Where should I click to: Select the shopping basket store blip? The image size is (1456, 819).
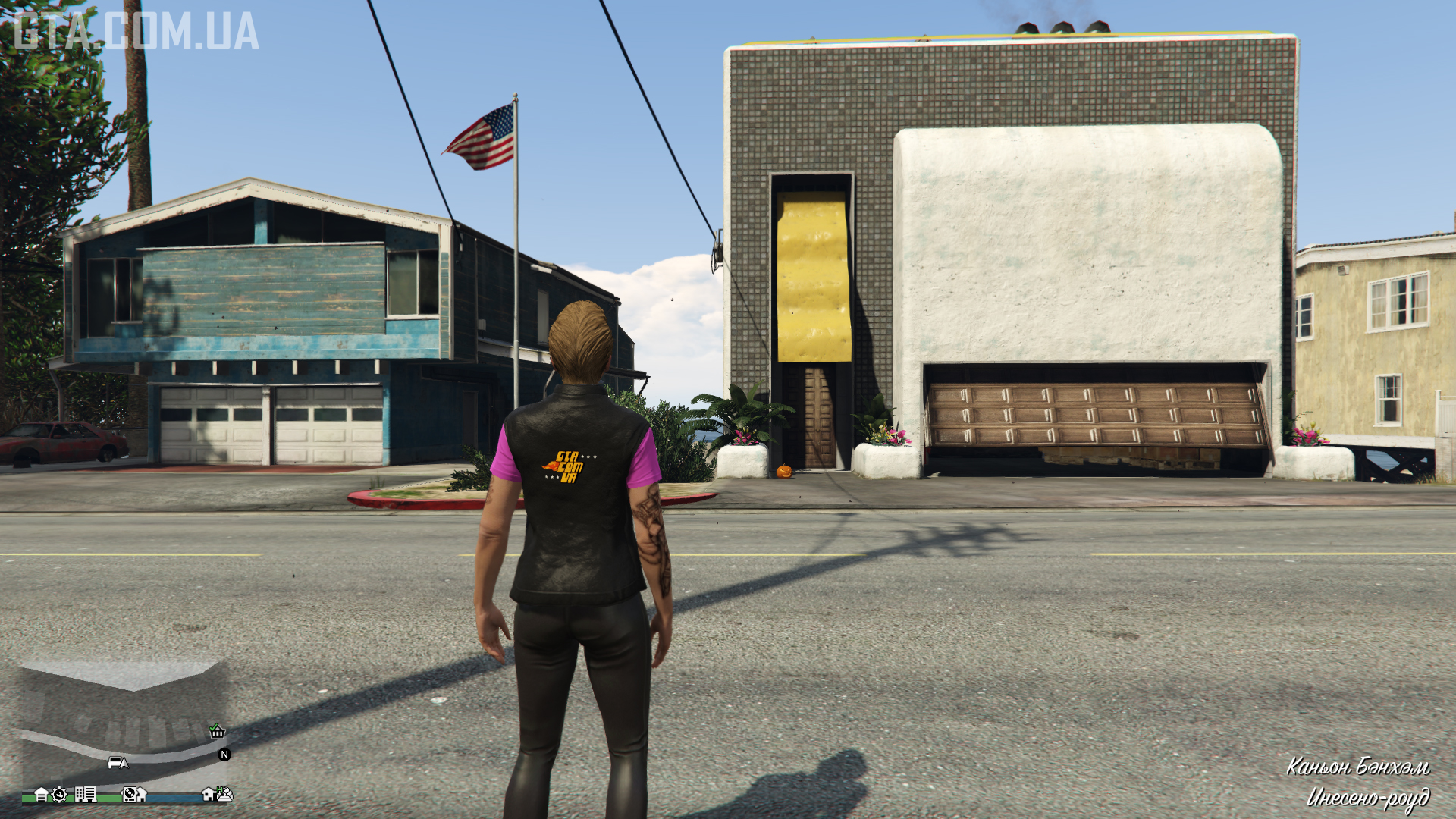coord(217,731)
